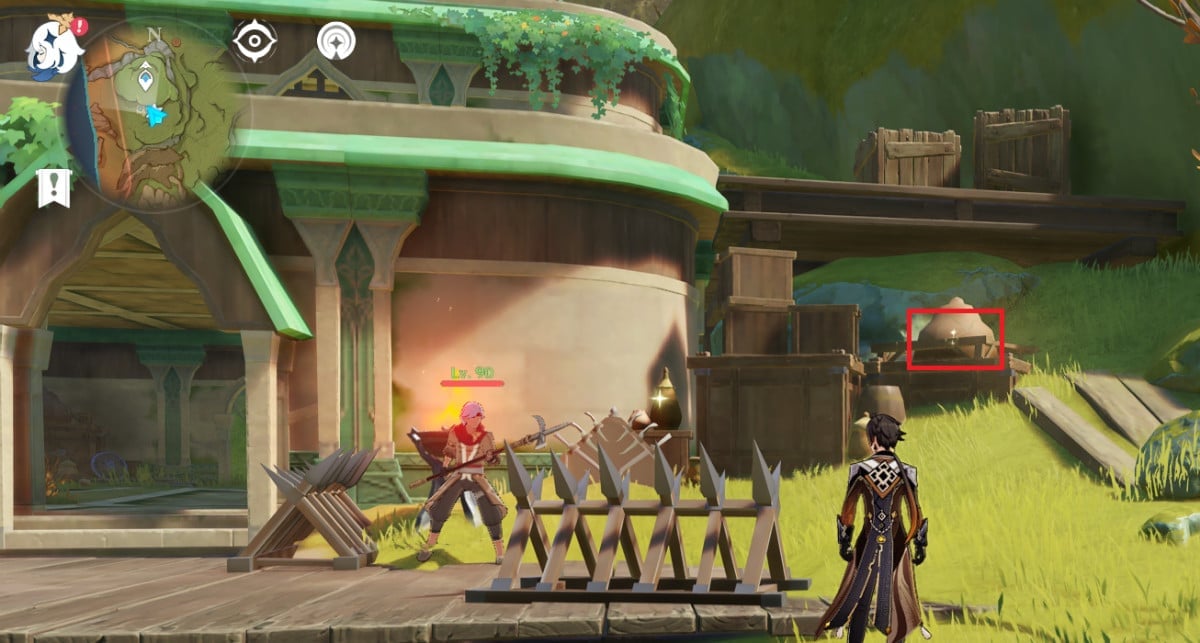
Task: Open the quest banner icon with exclamation mark
Action: tap(52, 187)
